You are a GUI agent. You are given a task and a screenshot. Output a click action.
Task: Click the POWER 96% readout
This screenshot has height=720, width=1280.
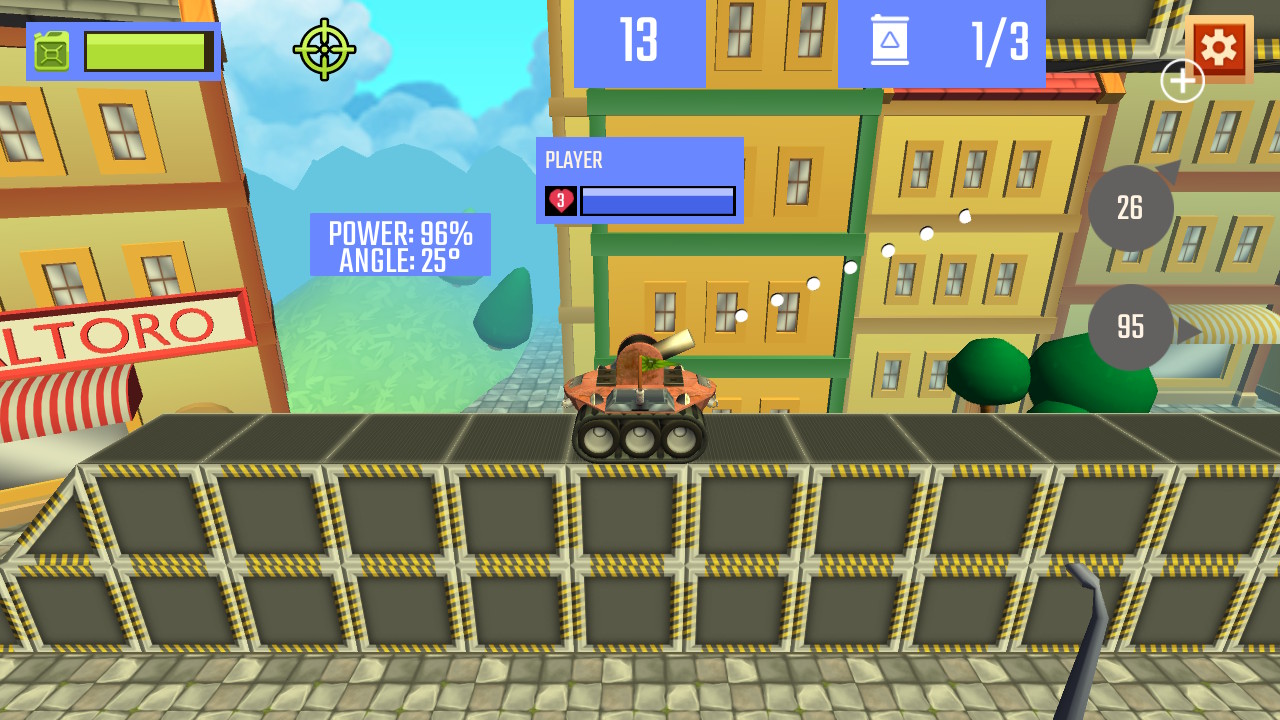point(400,233)
